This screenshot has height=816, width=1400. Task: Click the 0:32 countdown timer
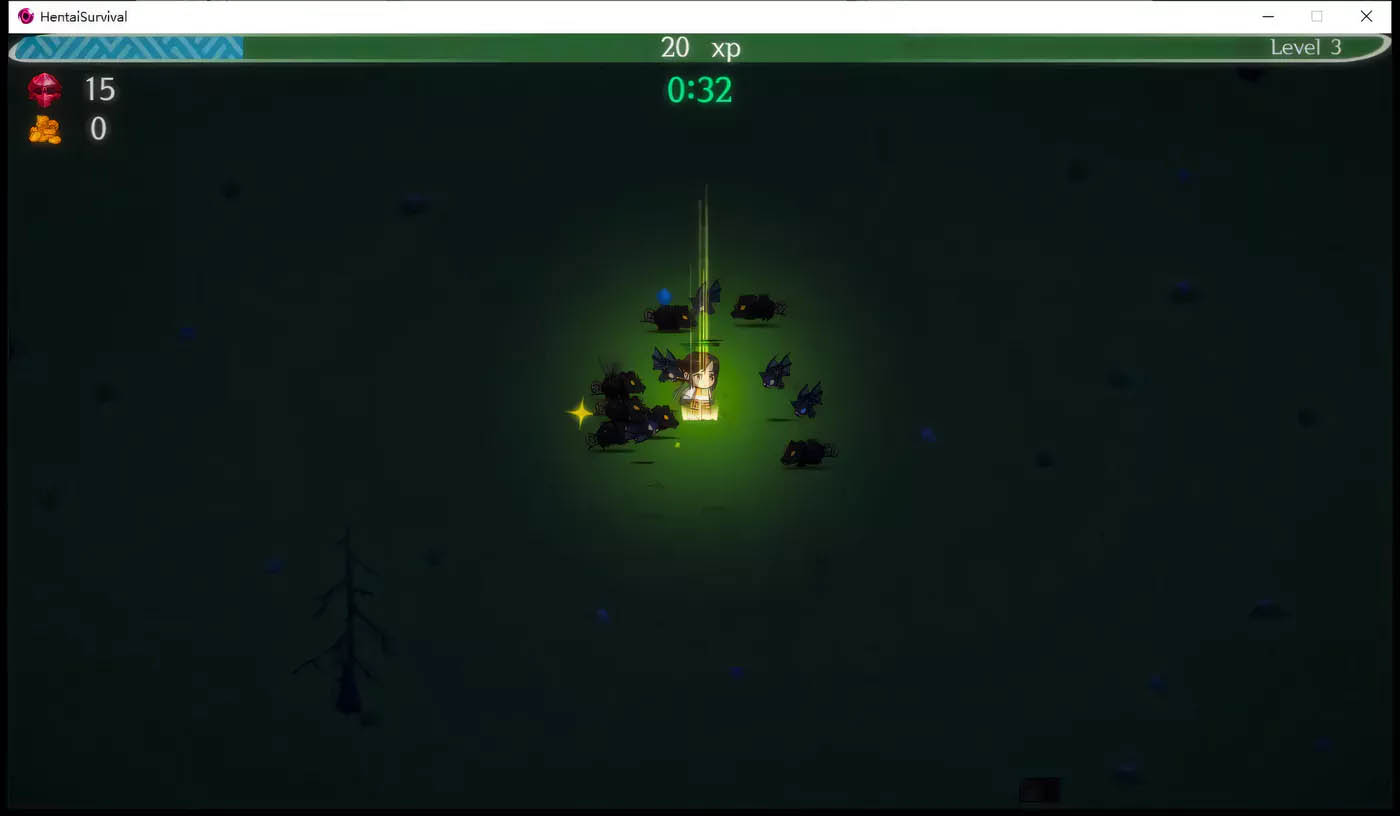(699, 89)
